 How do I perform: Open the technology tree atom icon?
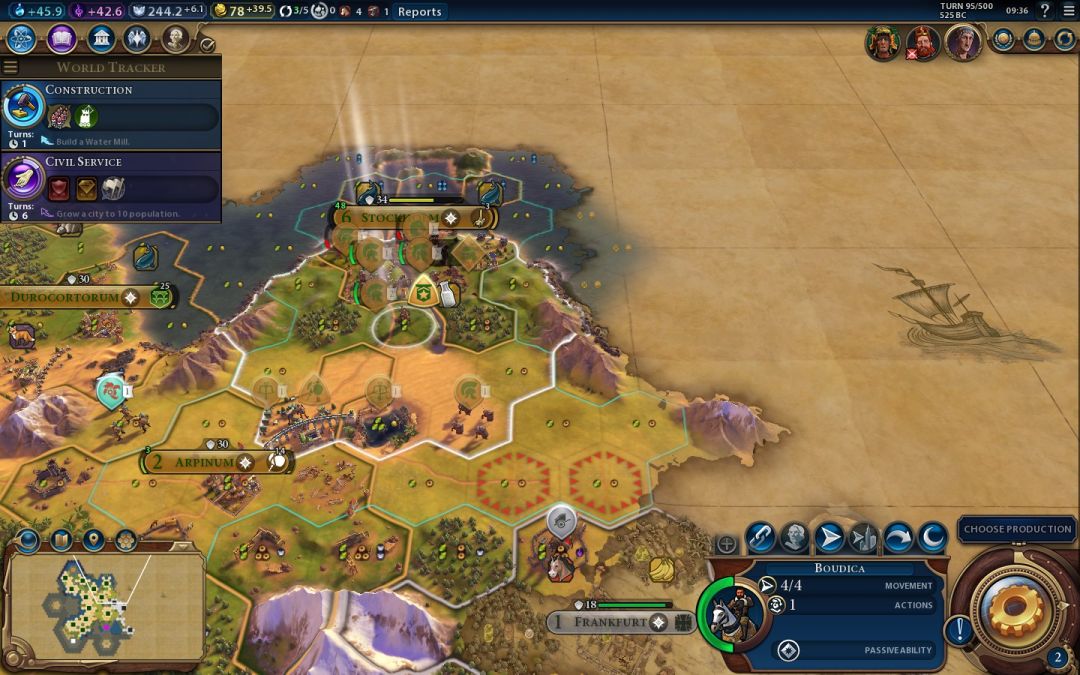coord(23,39)
